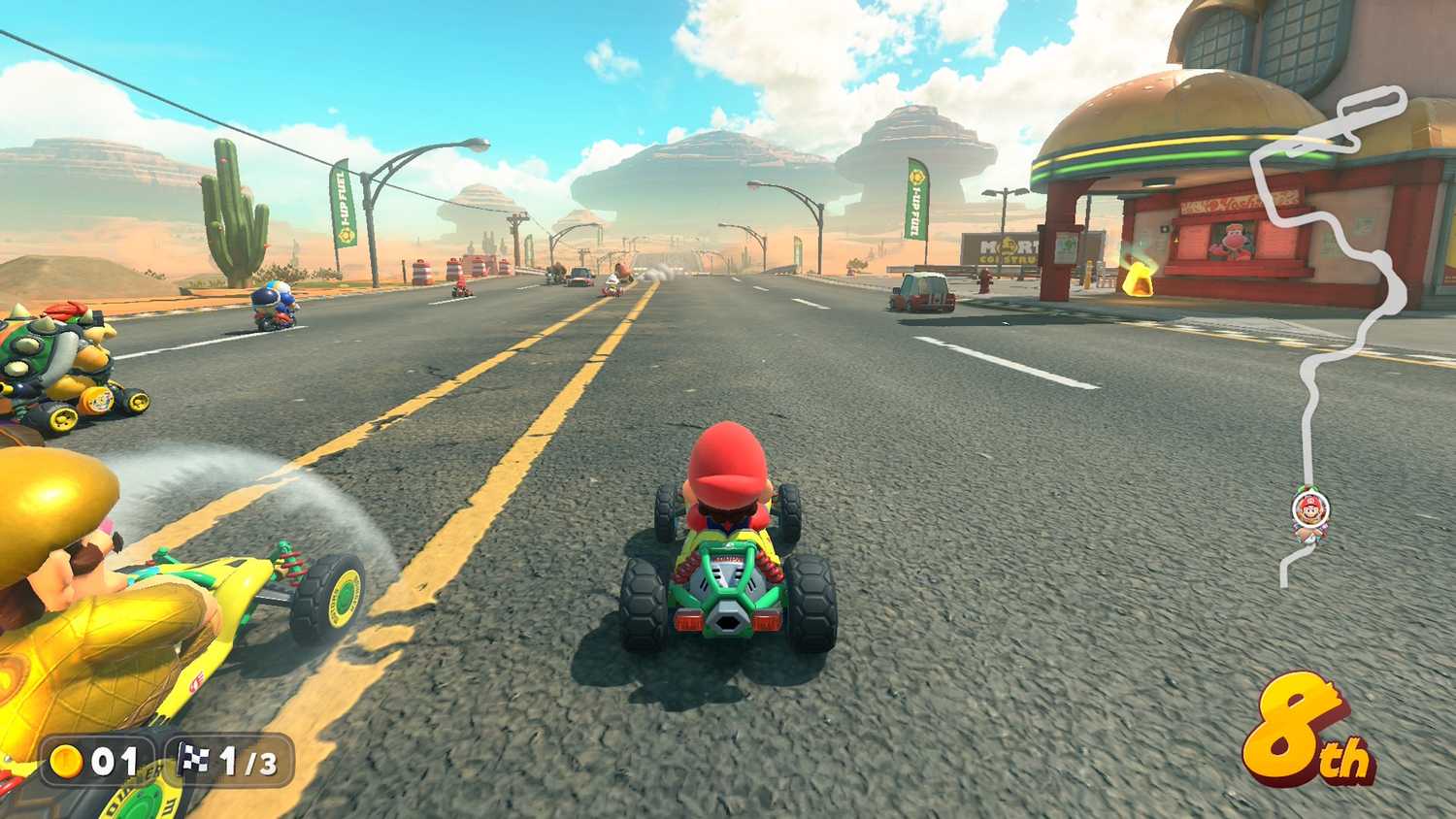Click the abandoned car near the gas pump
1456x819 pixels.
[x=922, y=288]
